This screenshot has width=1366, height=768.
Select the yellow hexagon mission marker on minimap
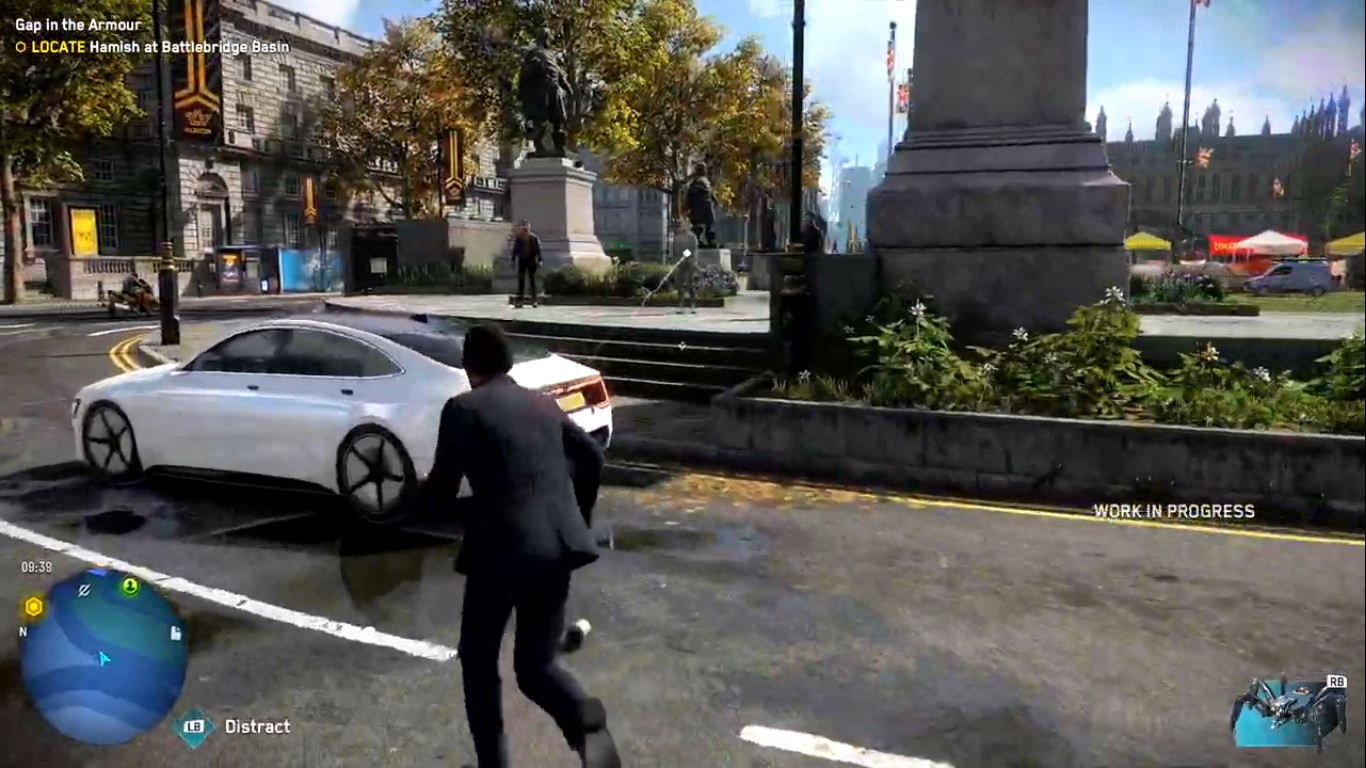(34, 606)
